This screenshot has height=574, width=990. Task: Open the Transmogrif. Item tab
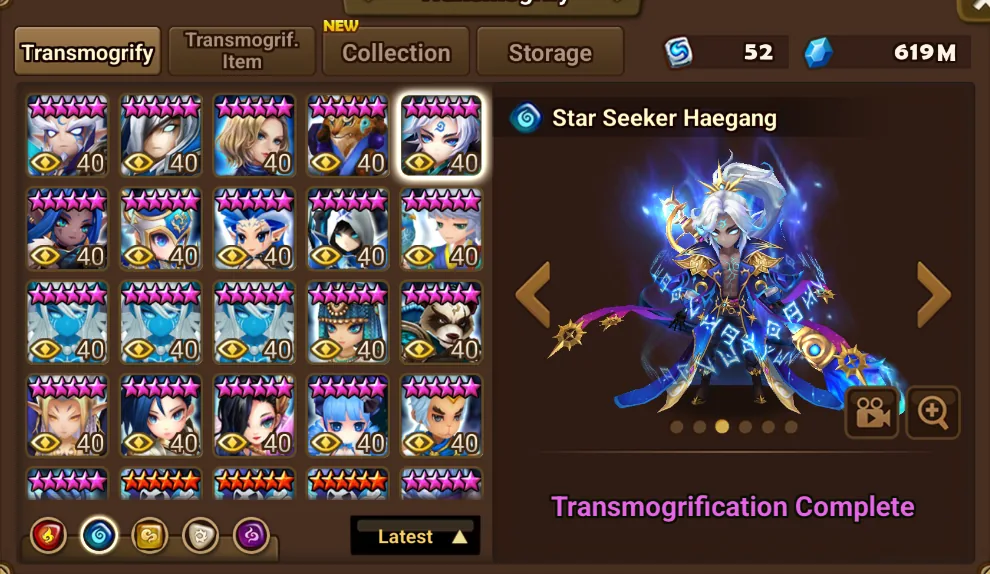[x=242, y=51]
